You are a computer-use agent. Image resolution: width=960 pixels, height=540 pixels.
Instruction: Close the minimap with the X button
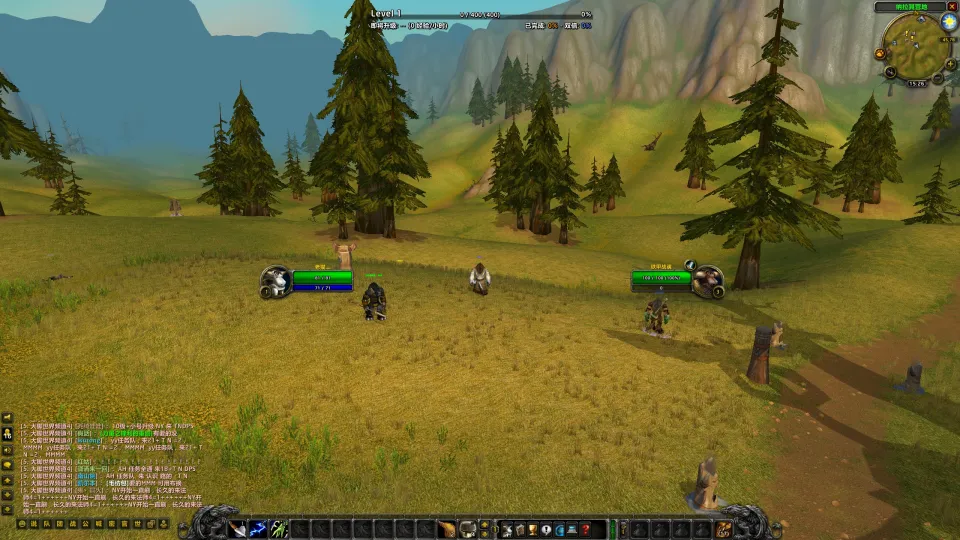click(951, 7)
